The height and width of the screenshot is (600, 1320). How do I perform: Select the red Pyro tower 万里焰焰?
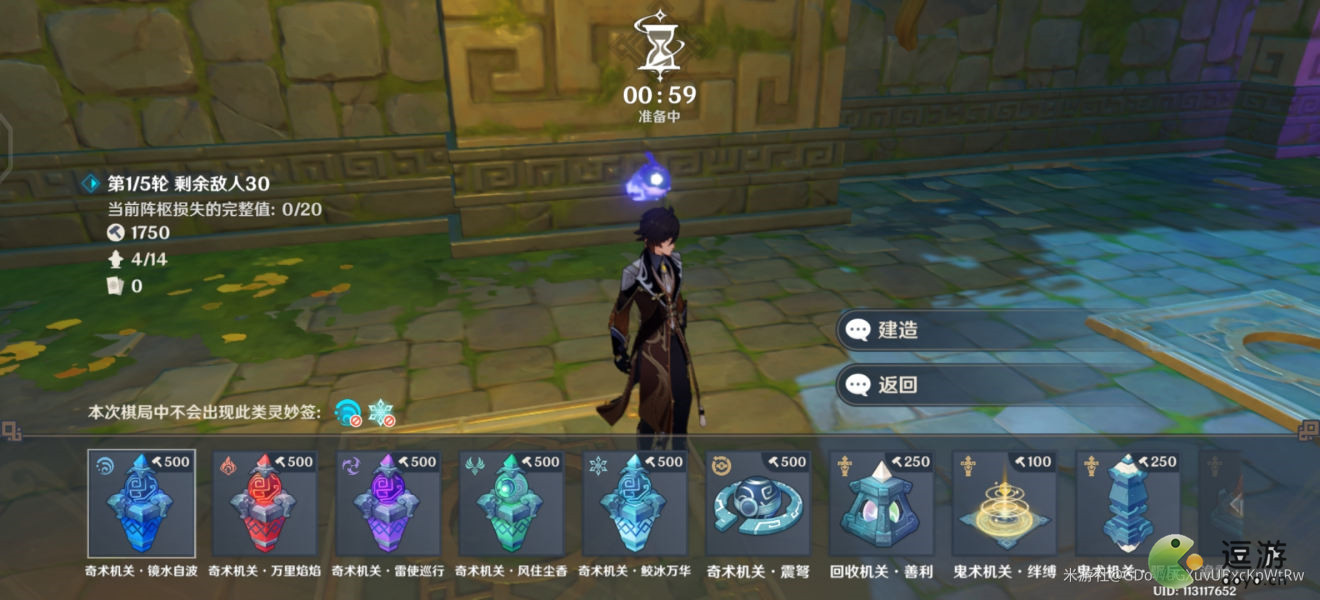coord(265,503)
